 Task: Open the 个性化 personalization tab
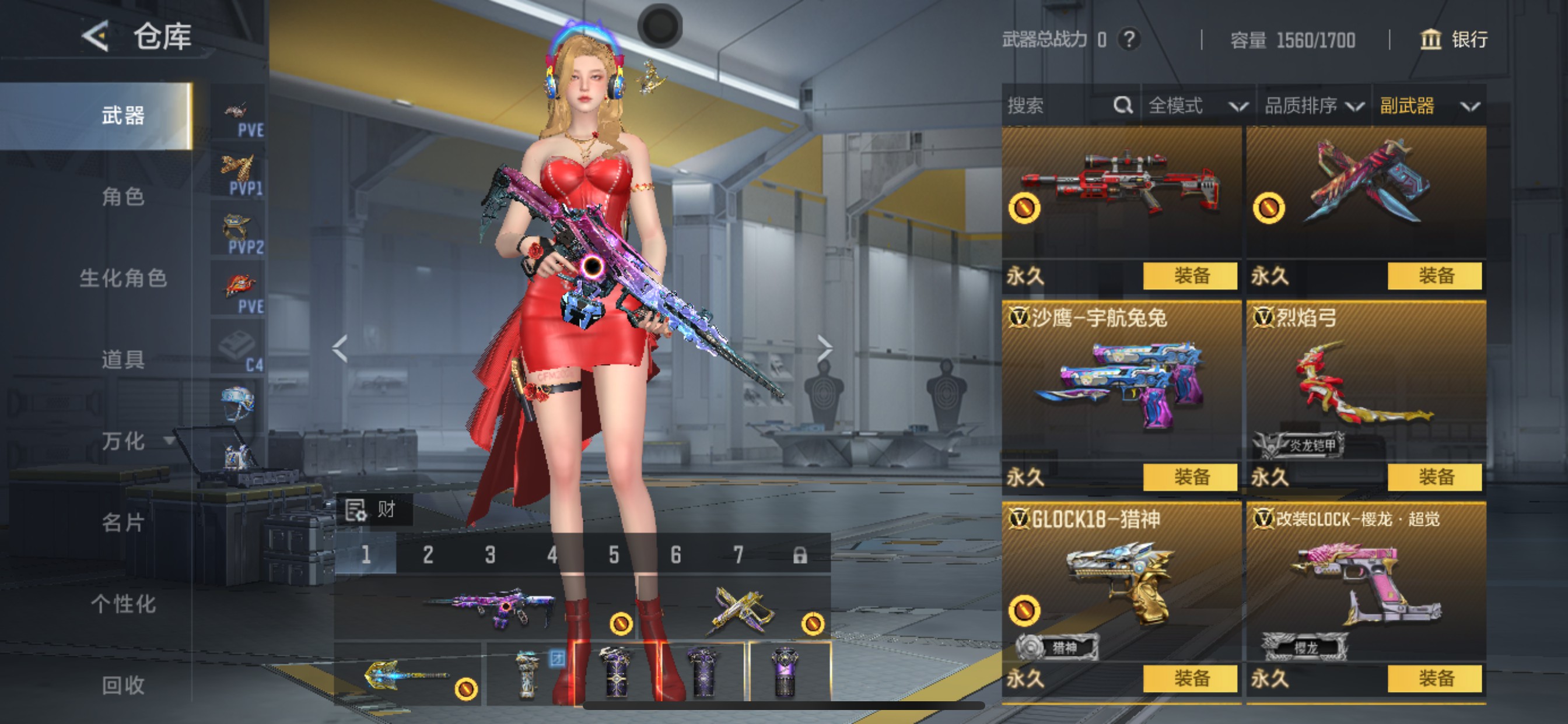tap(123, 603)
